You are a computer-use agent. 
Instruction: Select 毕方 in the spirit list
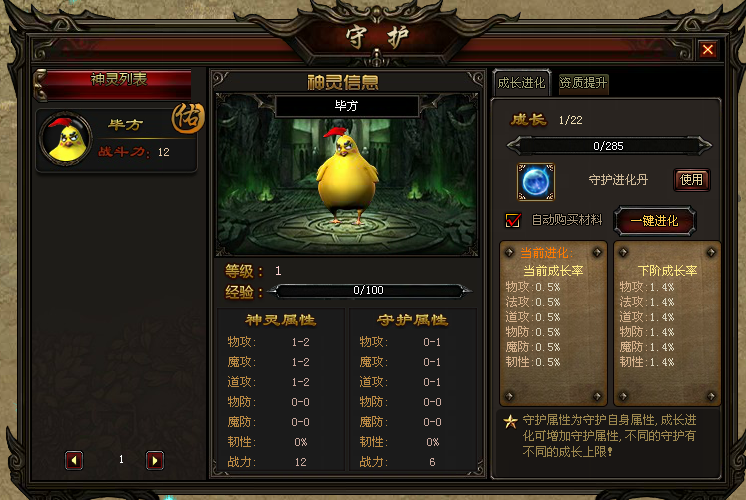pos(116,138)
